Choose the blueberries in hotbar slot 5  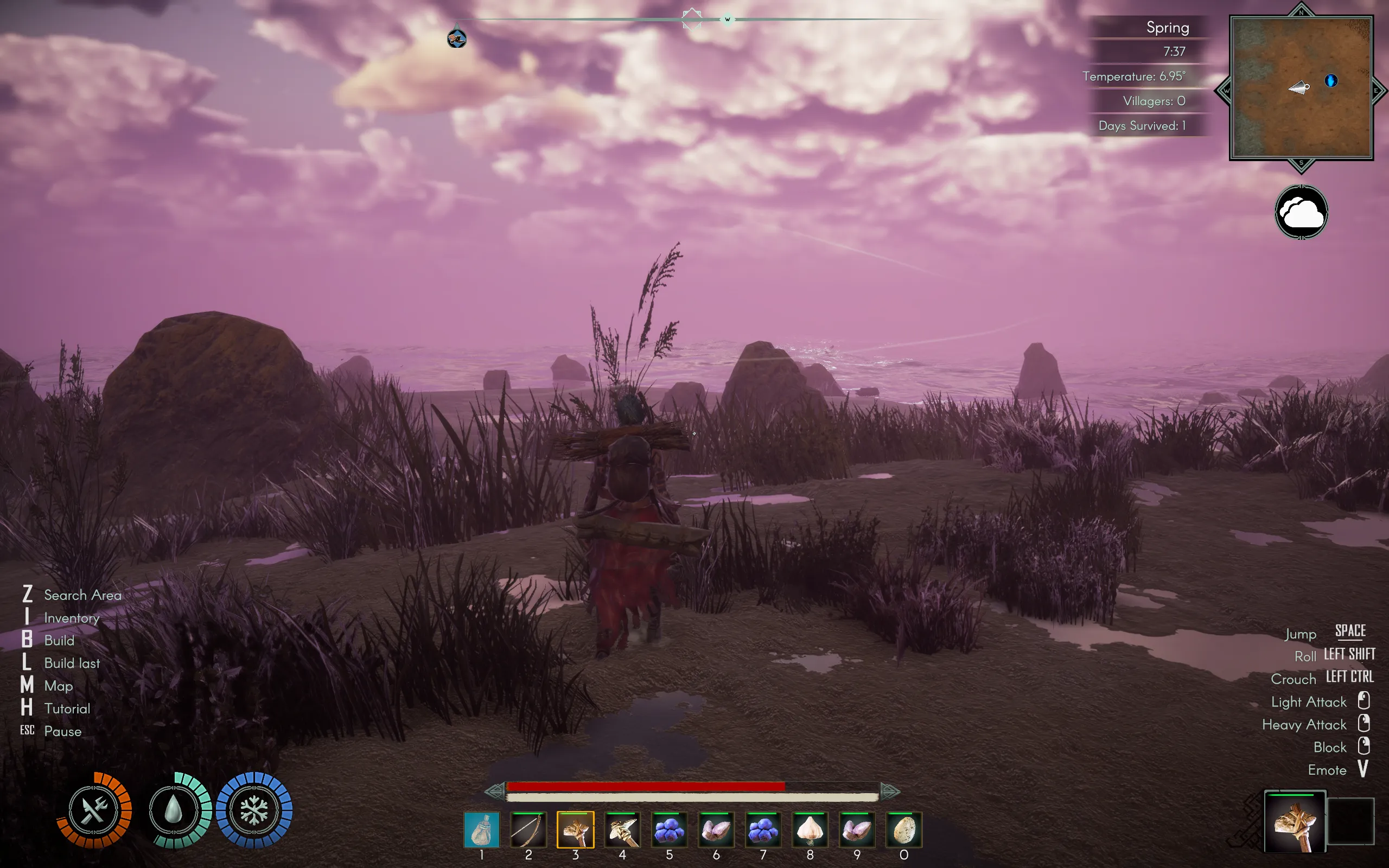click(x=669, y=829)
